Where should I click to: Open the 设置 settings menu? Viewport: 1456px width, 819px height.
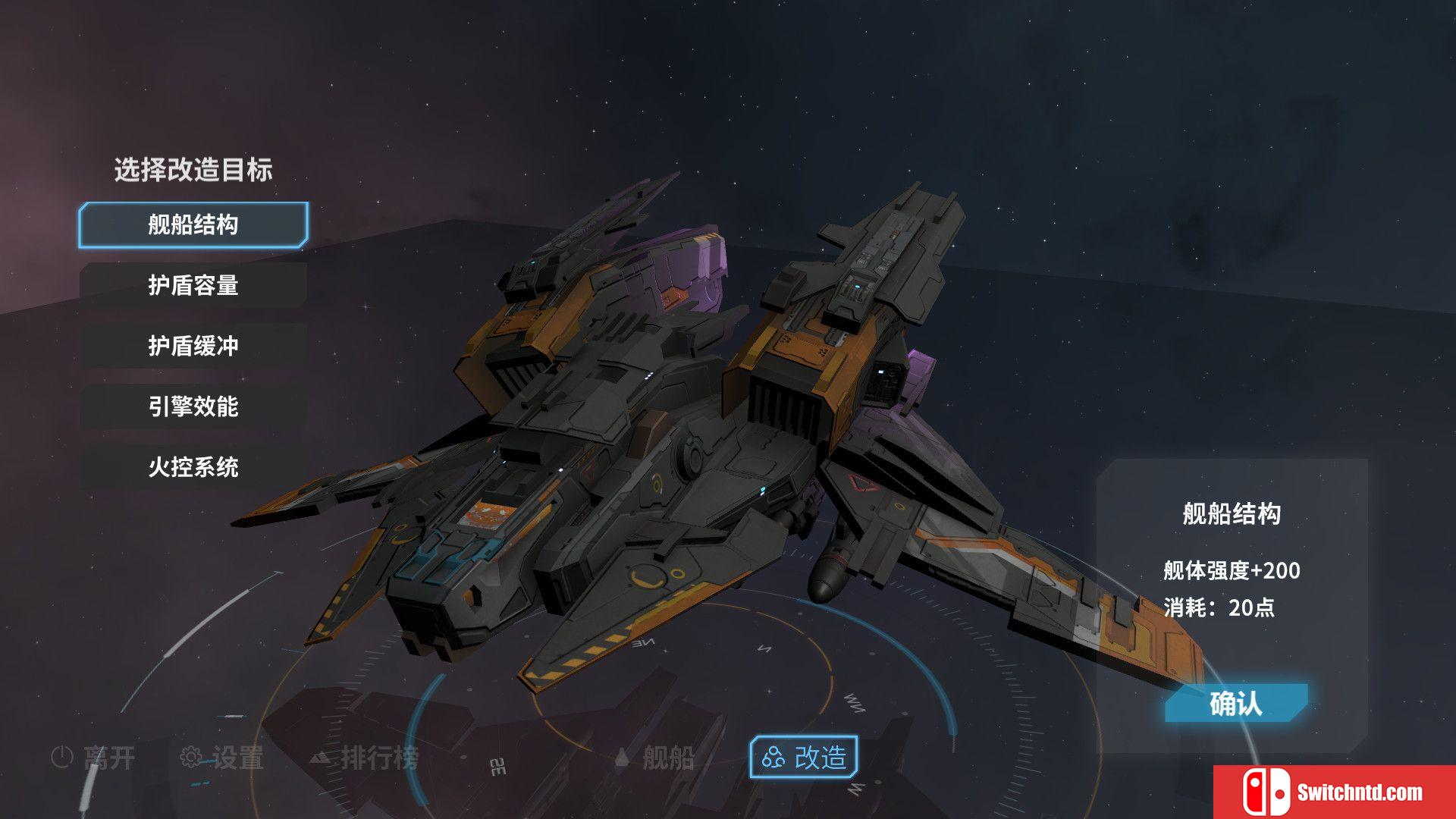click(x=222, y=757)
